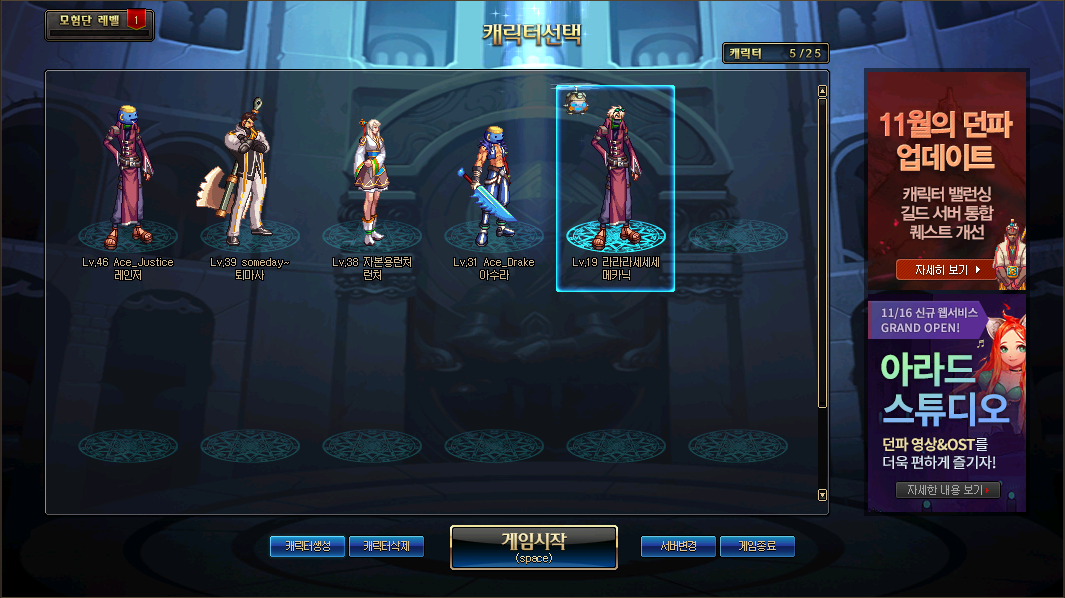Exit the game via 게임종료
Viewport: 1065px width, 598px height.
(x=757, y=546)
